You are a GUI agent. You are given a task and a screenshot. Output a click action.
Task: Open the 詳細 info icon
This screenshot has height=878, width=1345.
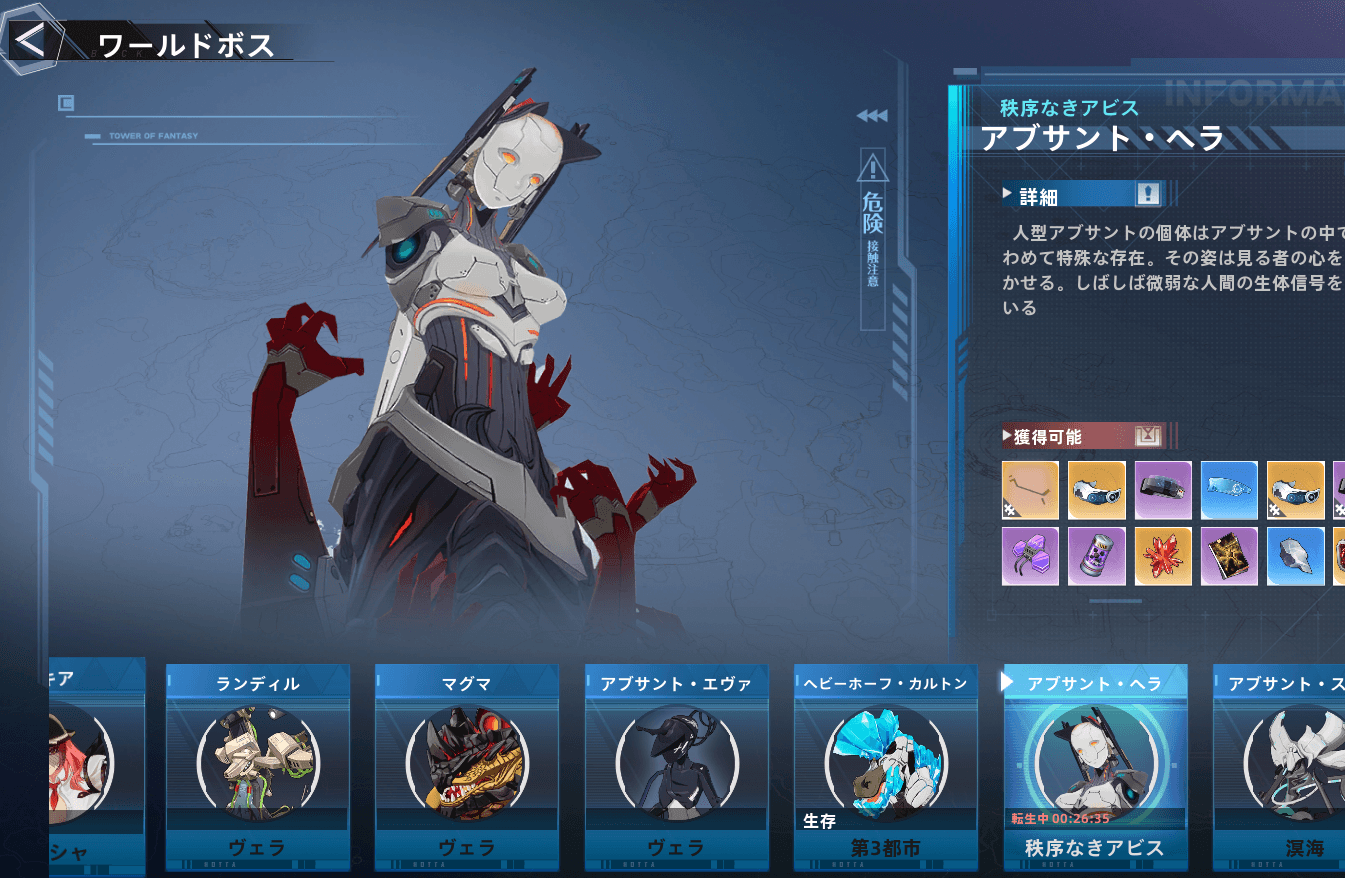(1147, 195)
